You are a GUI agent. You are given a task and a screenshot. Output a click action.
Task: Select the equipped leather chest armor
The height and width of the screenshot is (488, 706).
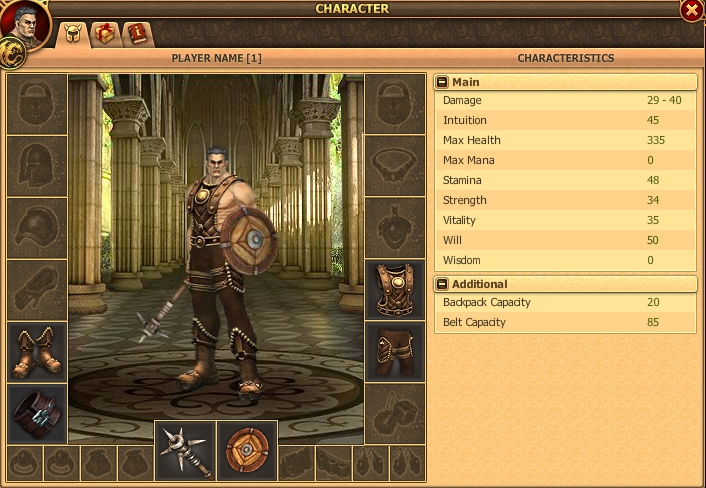[395, 291]
